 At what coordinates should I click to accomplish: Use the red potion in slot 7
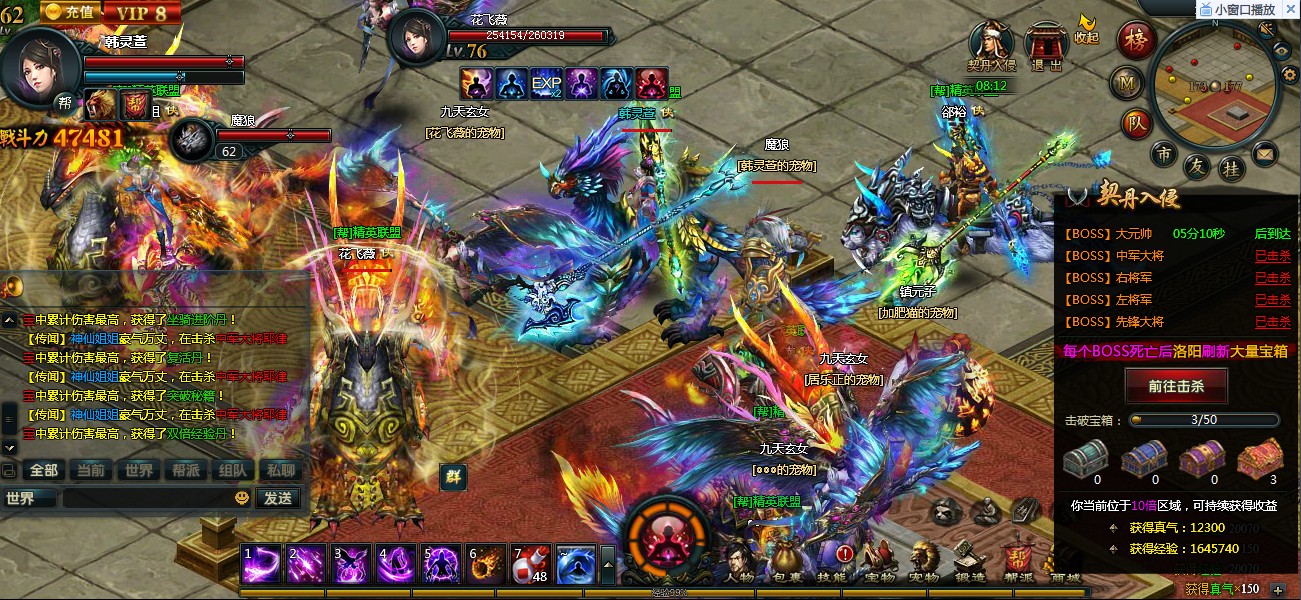coord(530,565)
